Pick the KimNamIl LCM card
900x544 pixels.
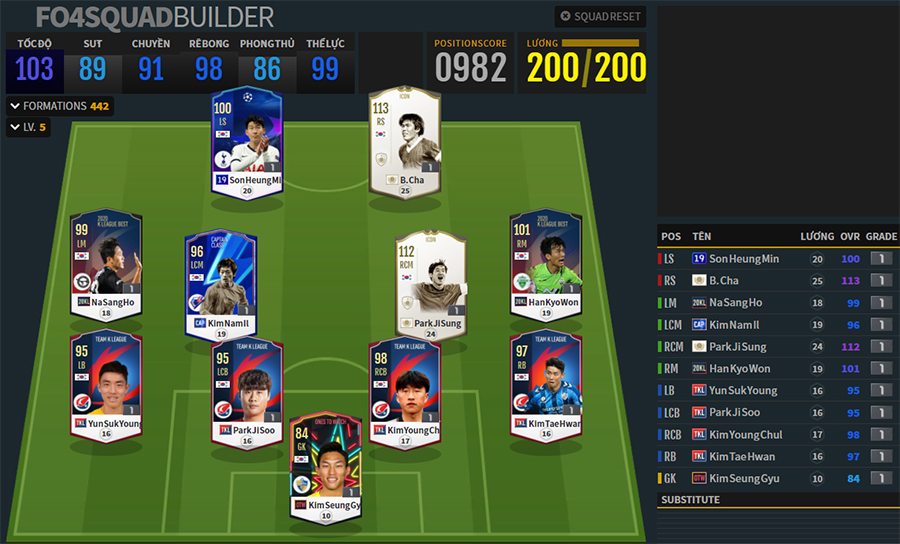(221, 284)
